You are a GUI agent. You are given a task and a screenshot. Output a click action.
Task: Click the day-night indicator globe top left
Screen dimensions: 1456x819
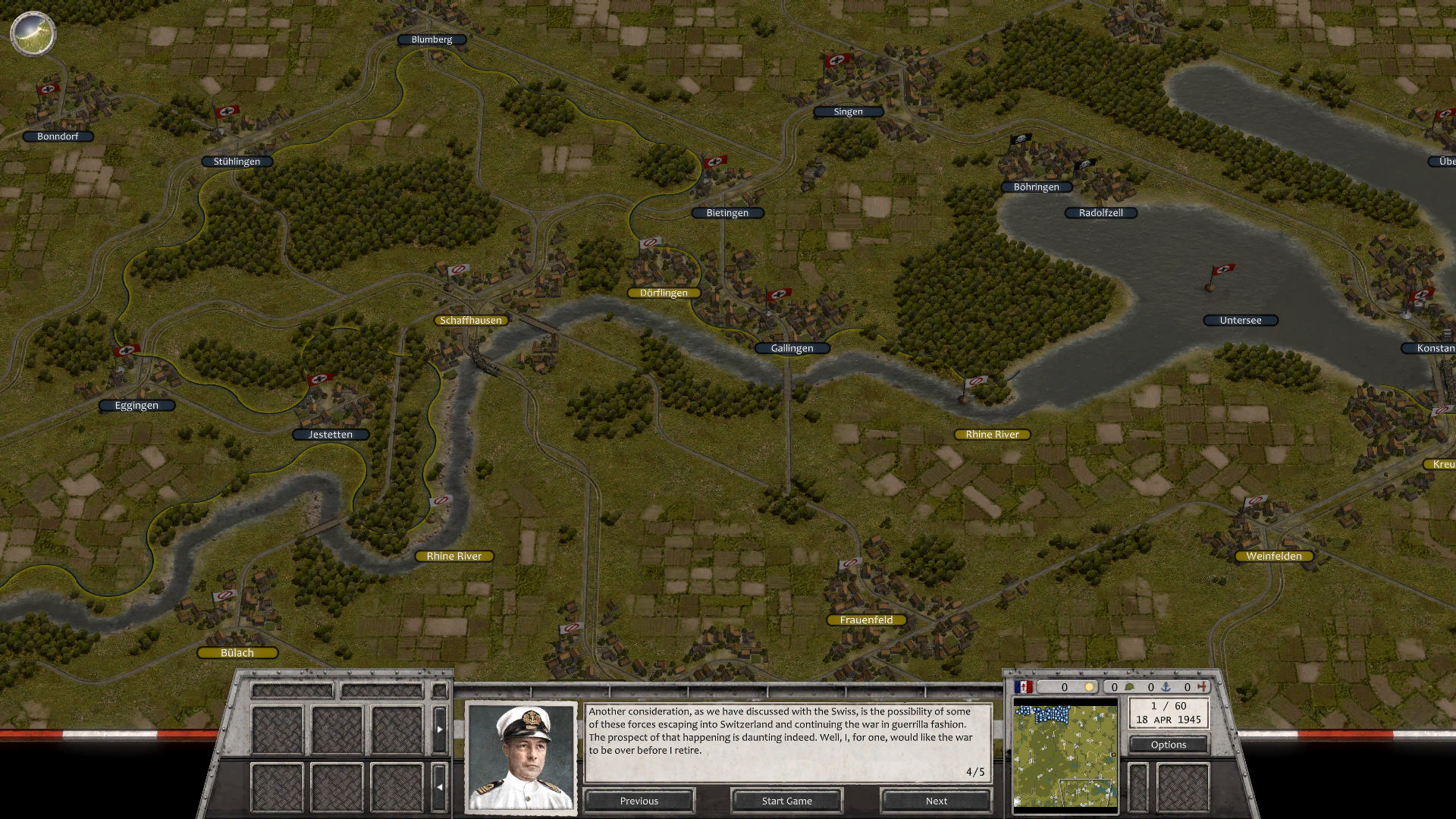pyautogui.click(x=32, y=33)
